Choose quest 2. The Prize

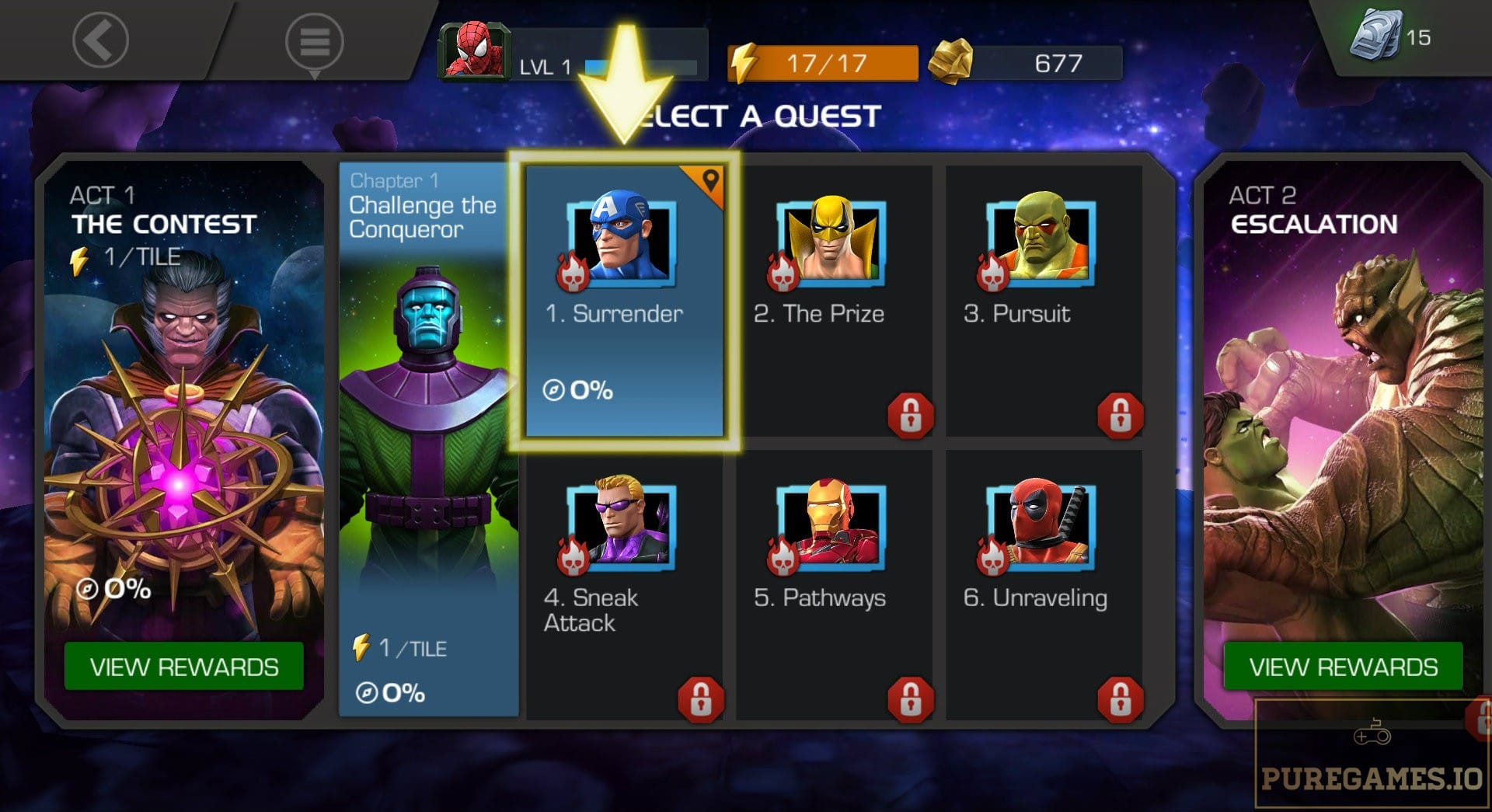[x=834, y=301]
